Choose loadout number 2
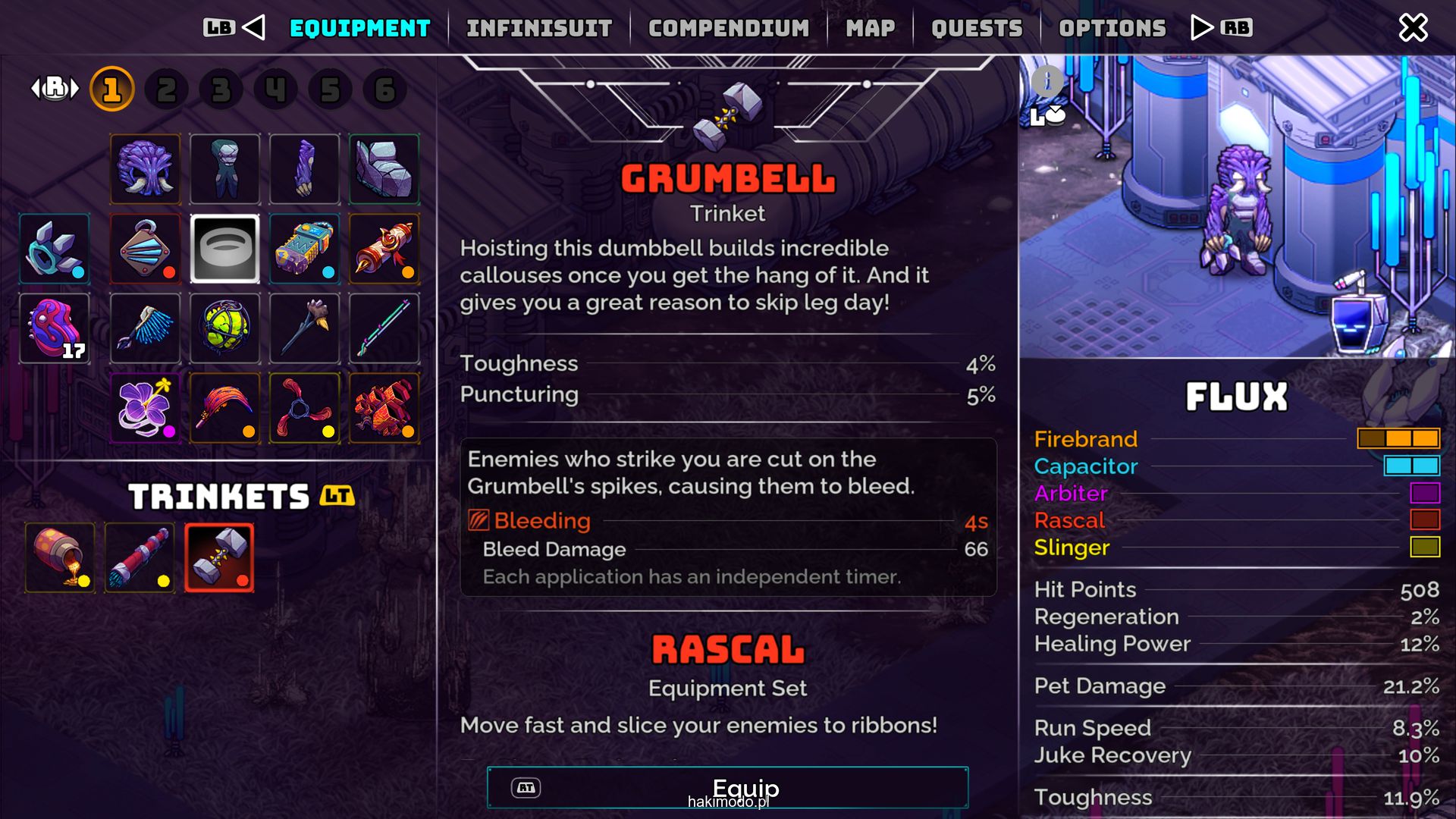The width and height of the screenshot is (1456, 819). (166, 89)
